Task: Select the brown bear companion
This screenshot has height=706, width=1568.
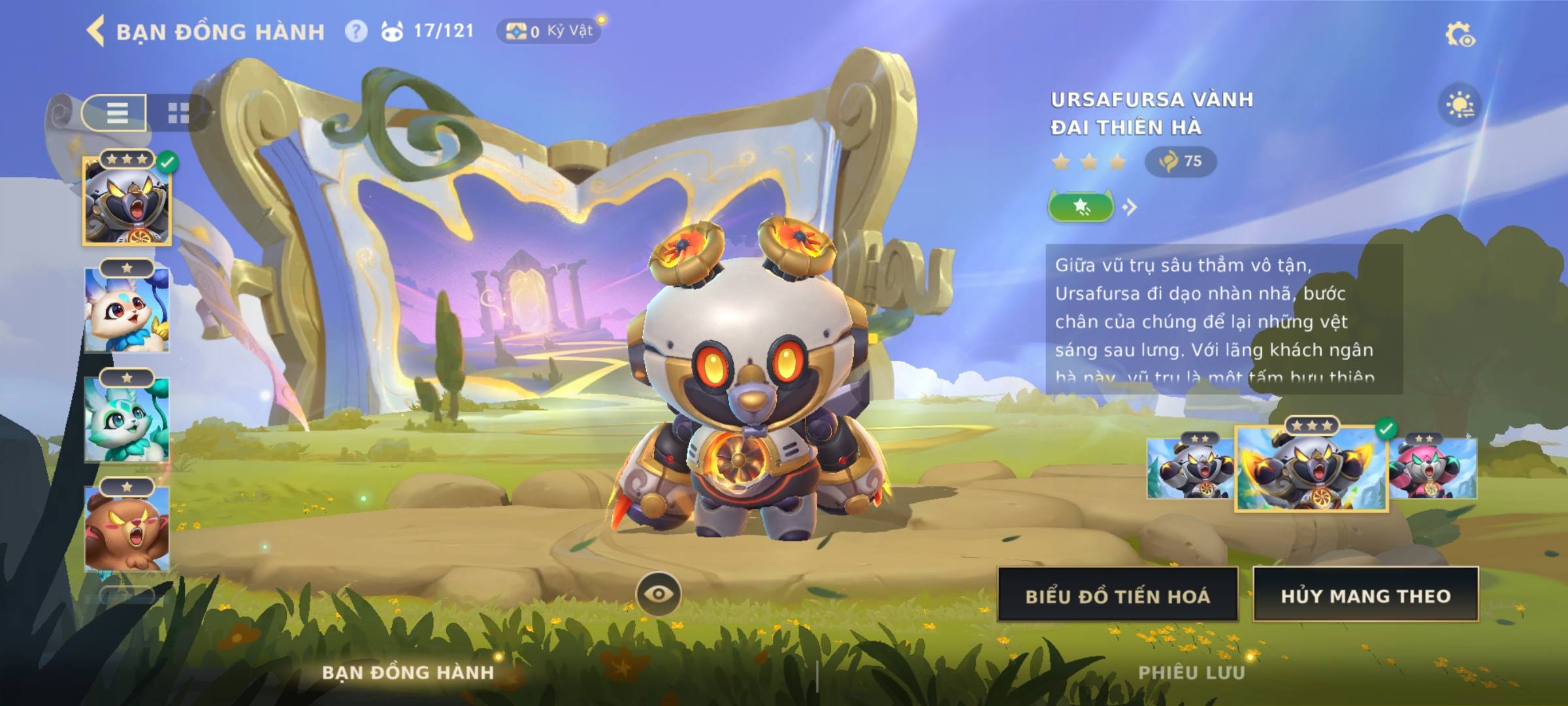Action: 127,528
